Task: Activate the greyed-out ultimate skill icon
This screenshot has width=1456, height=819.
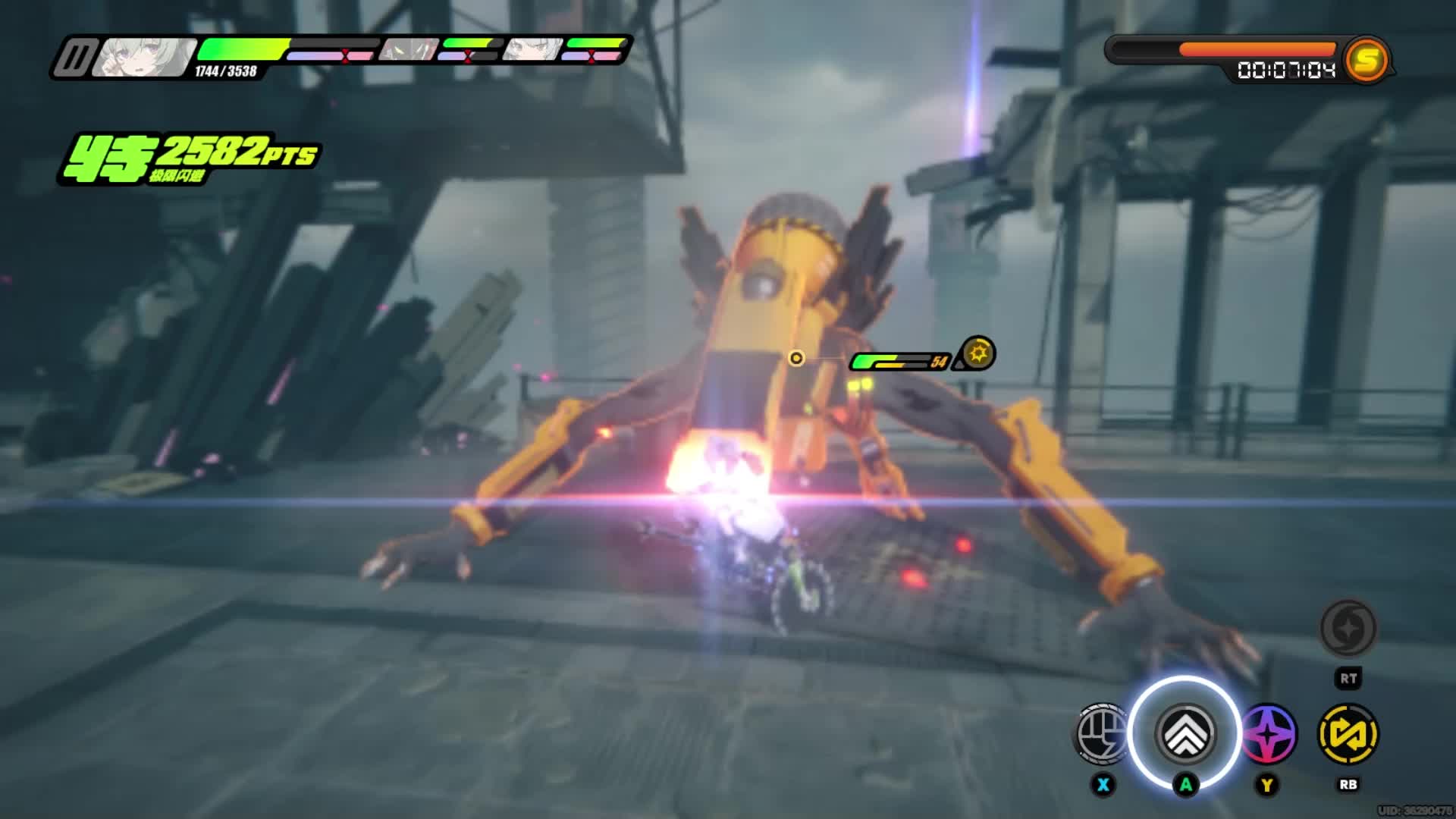Action: pyautogui.click(x=1348, y=628)
